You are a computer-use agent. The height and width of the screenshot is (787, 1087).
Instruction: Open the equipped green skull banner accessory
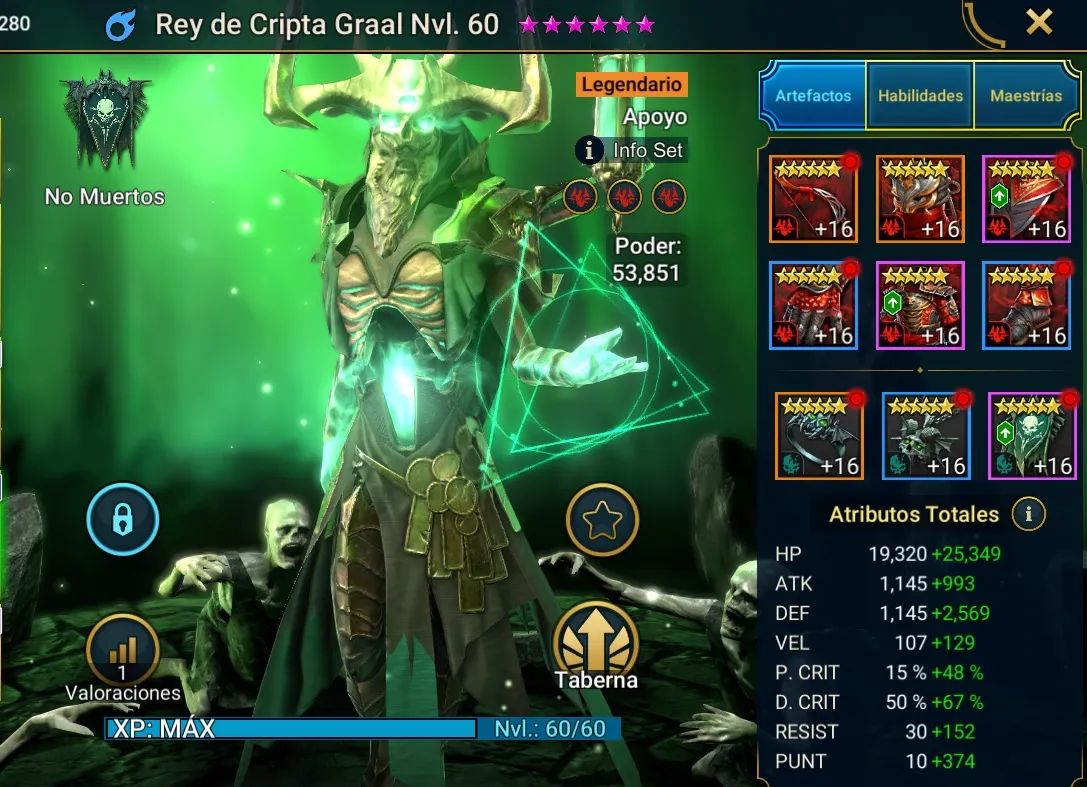tap(1032, 435)
